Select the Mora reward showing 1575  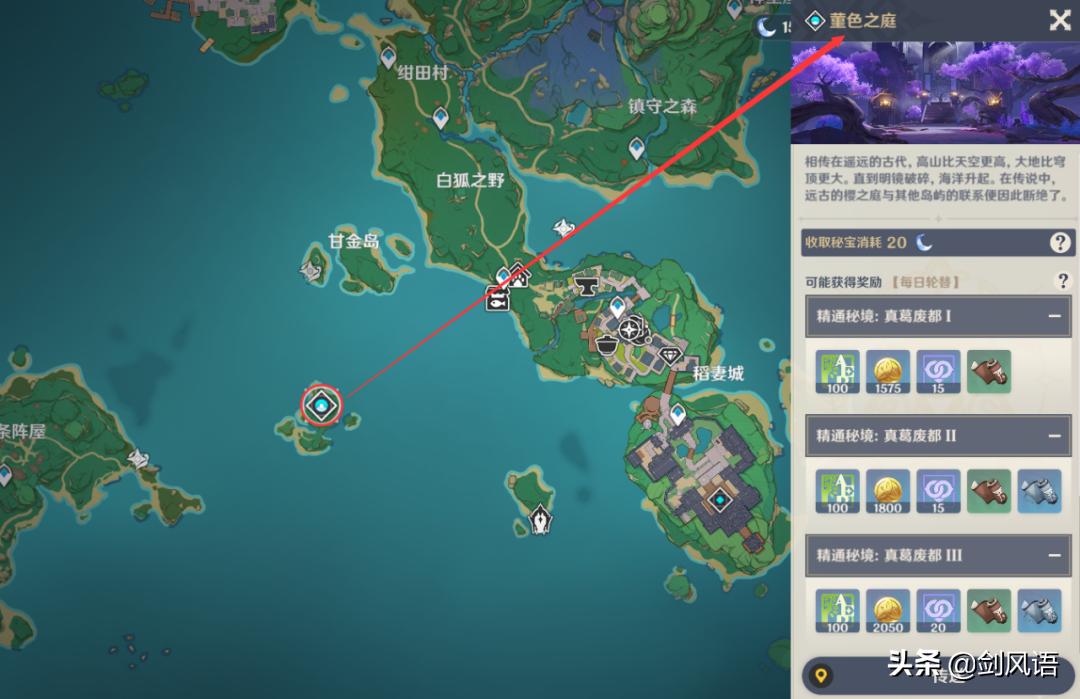click(x=887, y=371)
